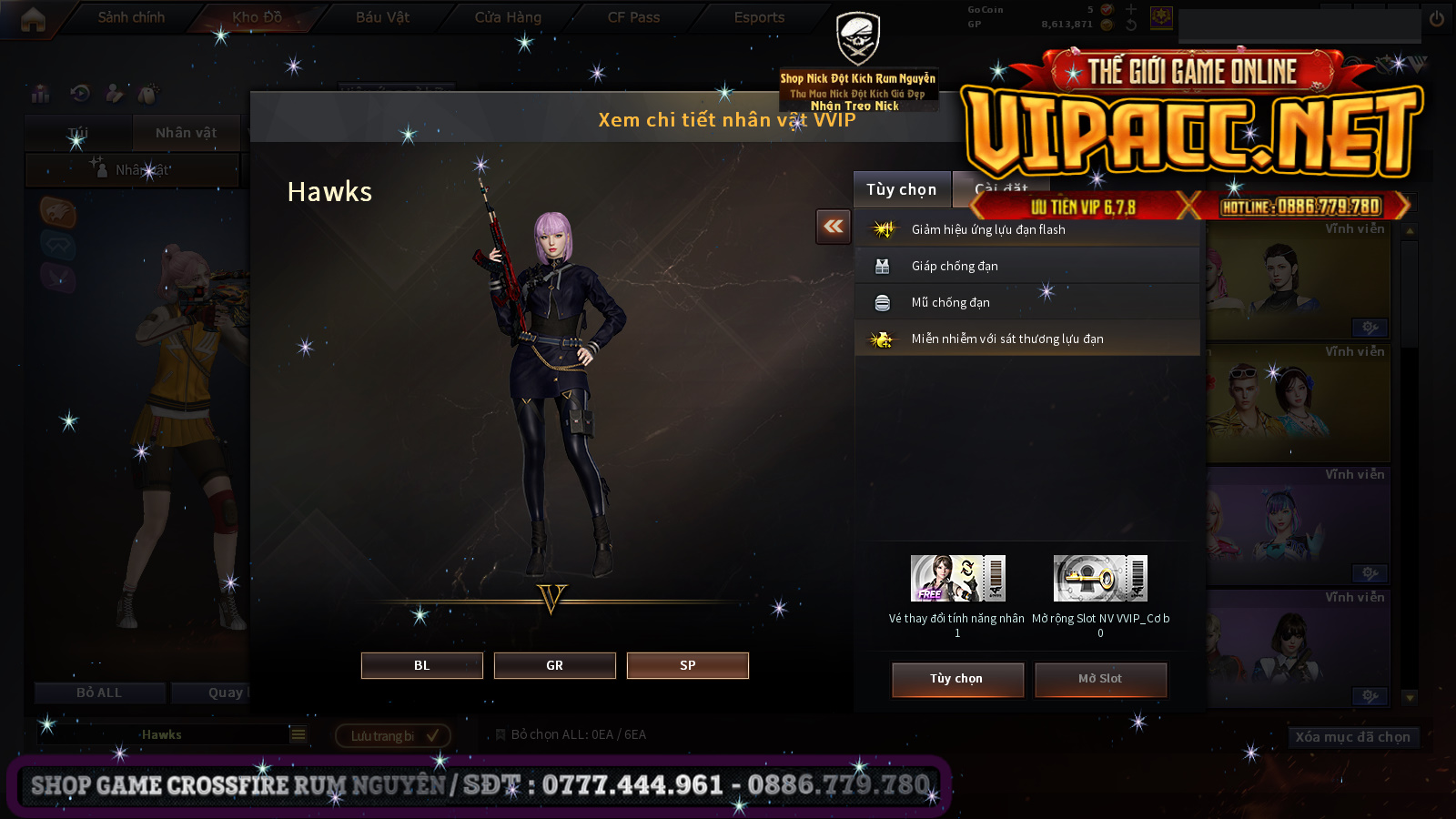Switch to the Esports tab

(x=759, y=17)
